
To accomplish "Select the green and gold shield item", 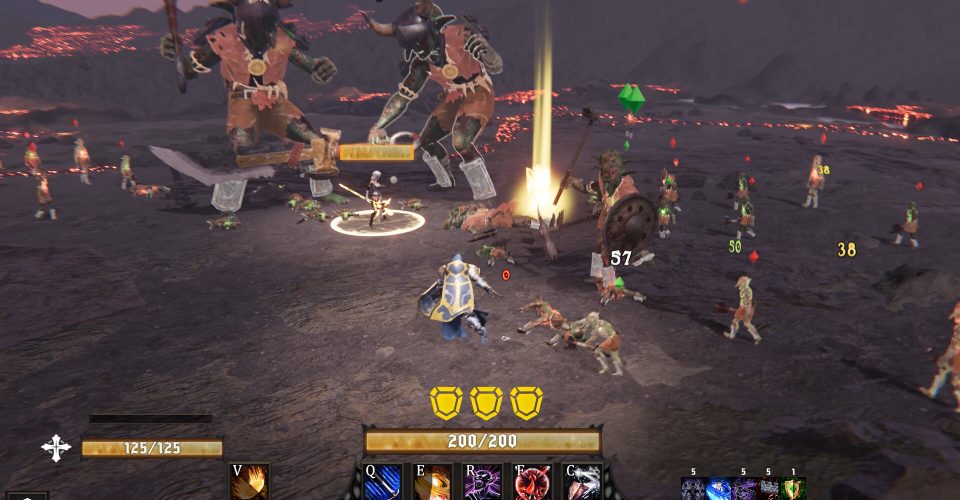I will [793, 489].
